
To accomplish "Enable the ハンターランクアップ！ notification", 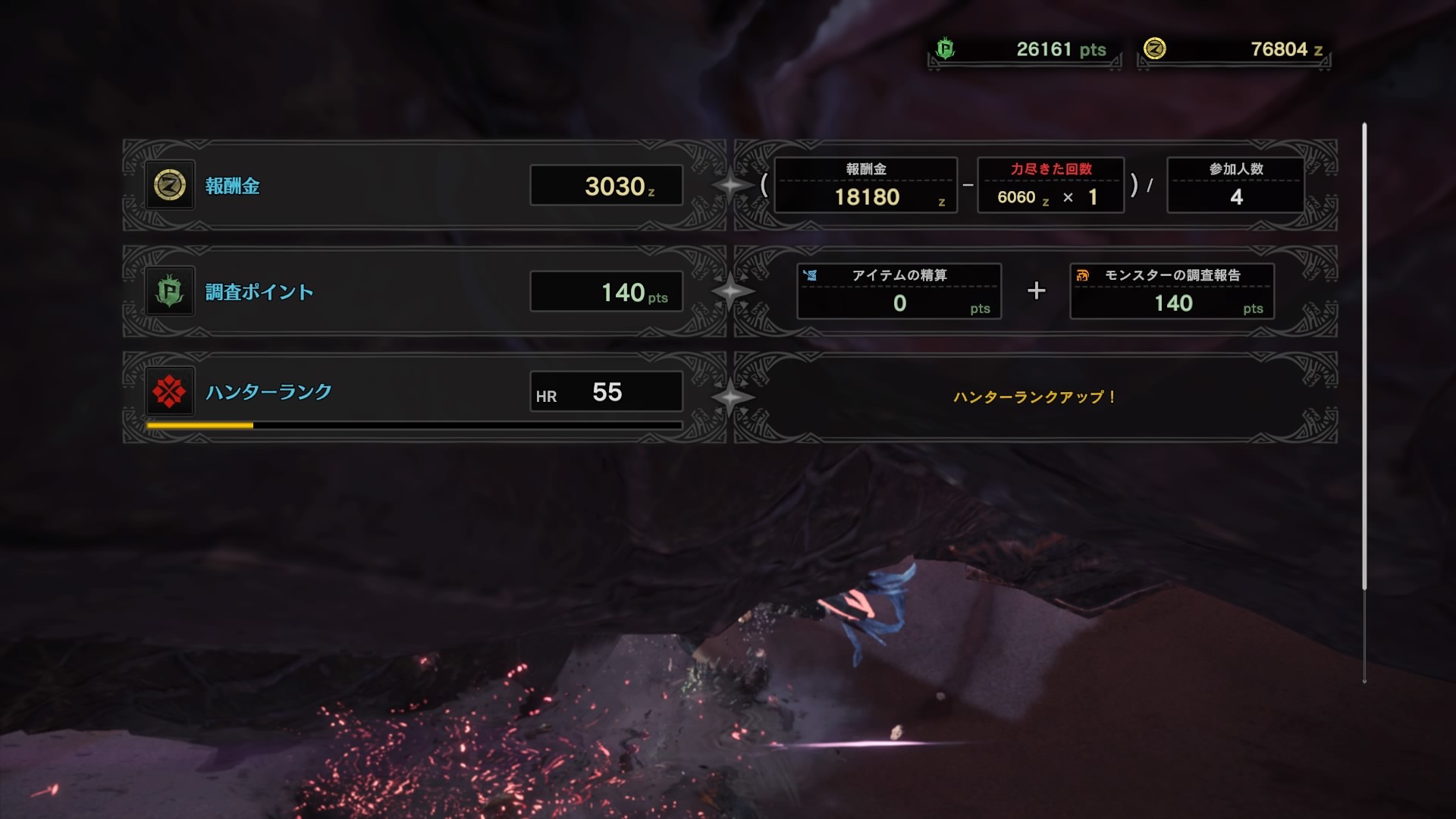I will [1034, 396].
